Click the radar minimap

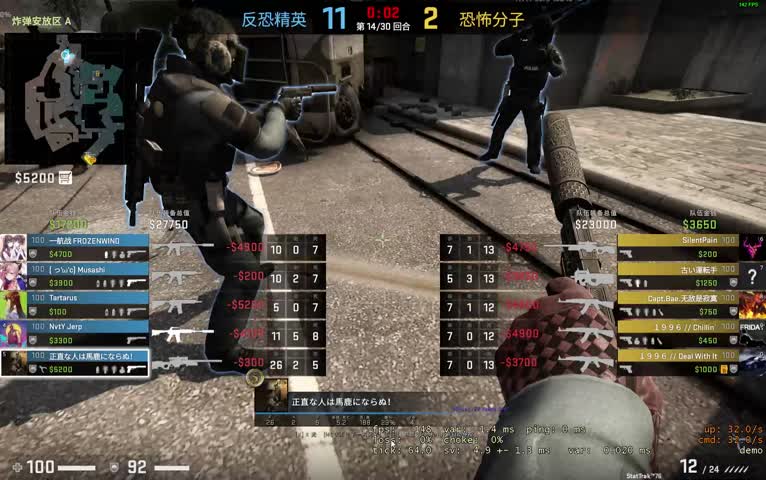(68, 98)
